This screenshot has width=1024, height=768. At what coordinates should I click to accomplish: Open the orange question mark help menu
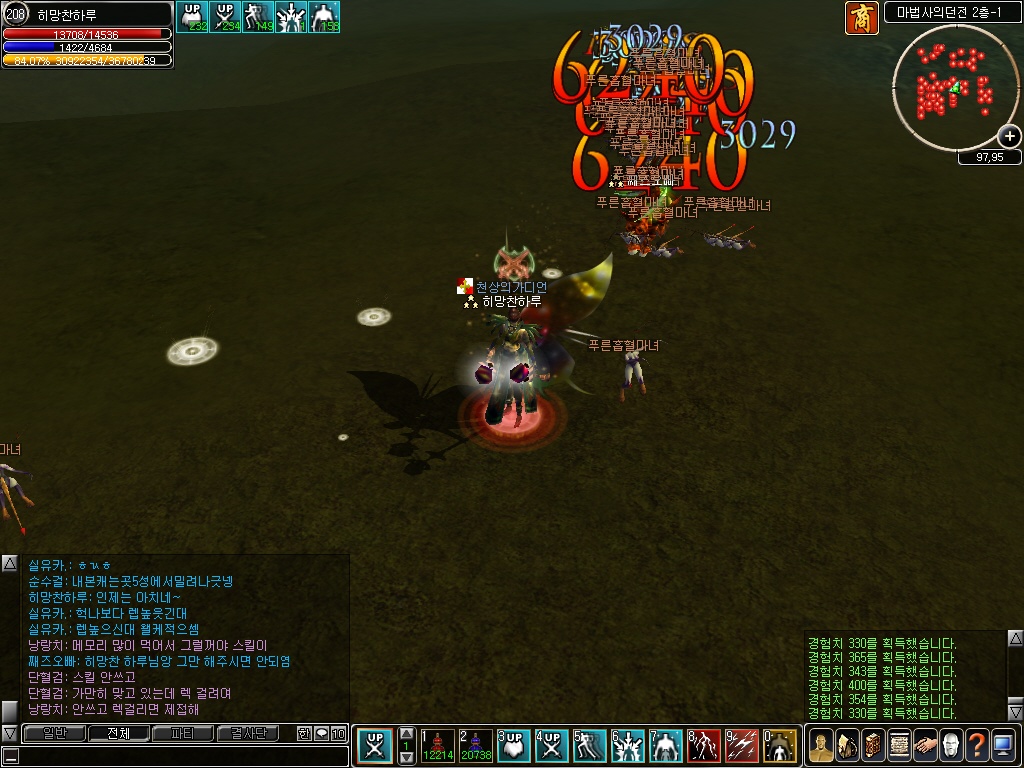976,745
